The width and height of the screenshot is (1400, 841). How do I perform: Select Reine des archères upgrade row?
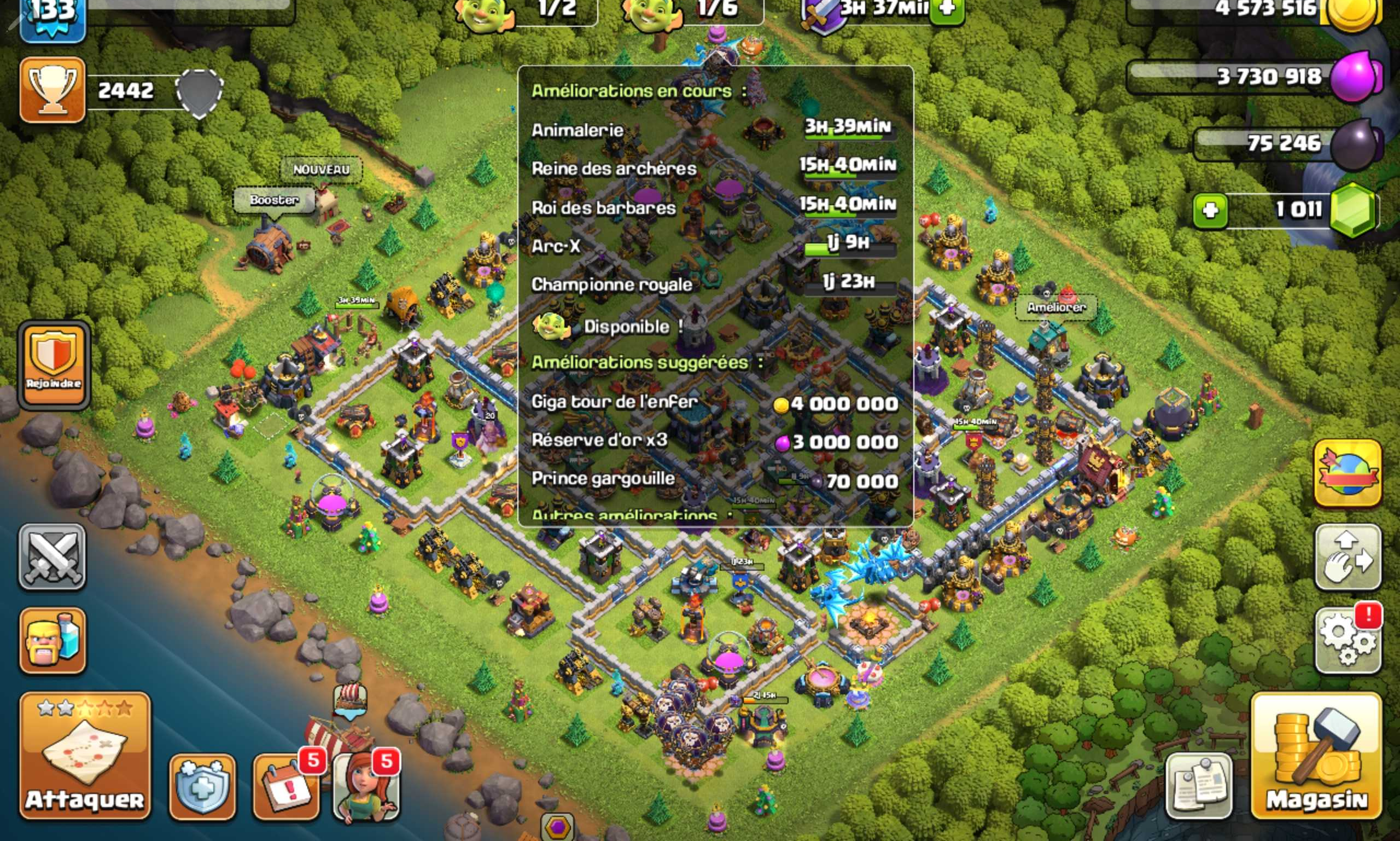(714, 169)
